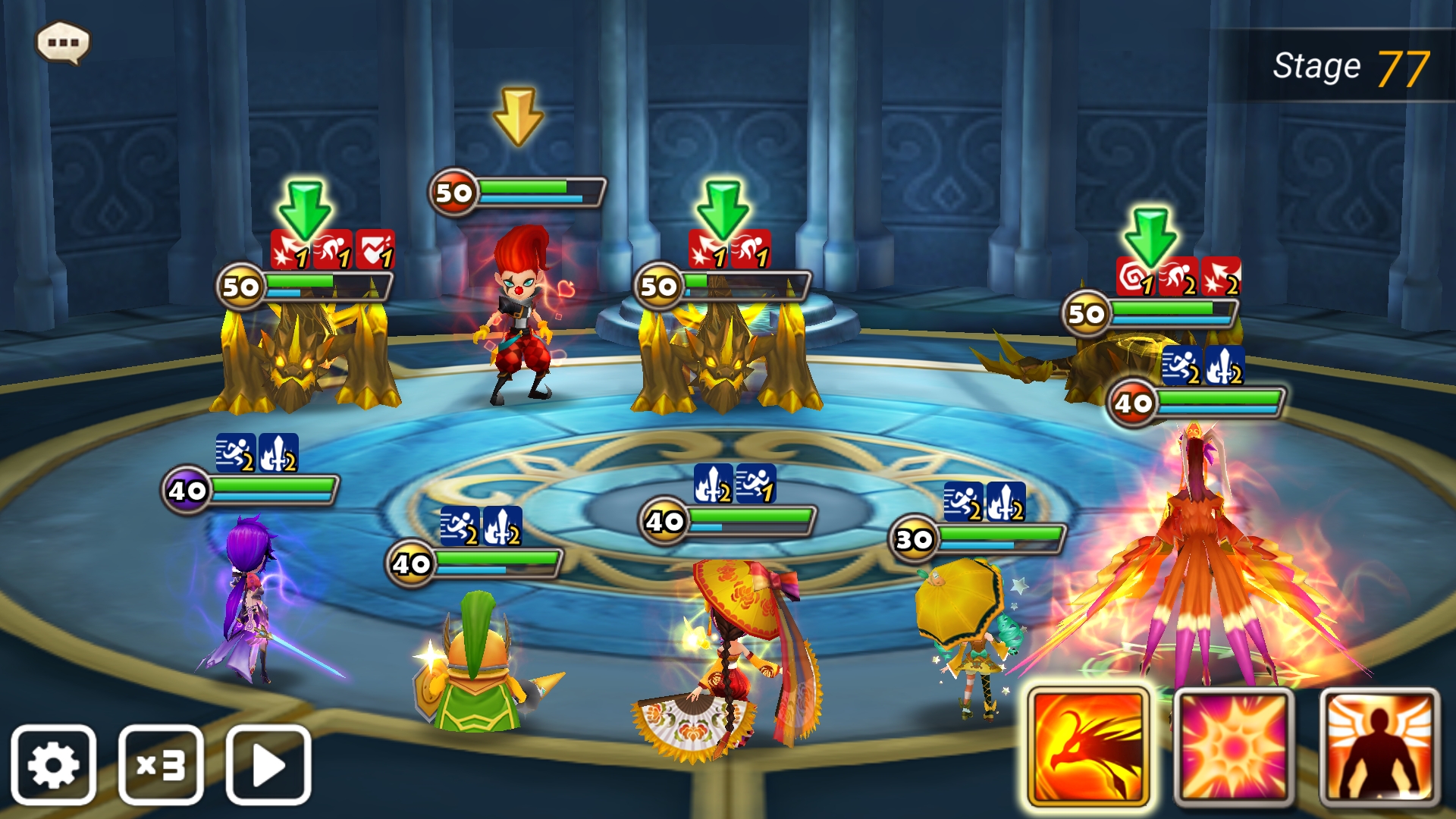Toggle the x3 battle speed
The width and height of the screenshot is (1456, 819).
[x=161, y=764]
